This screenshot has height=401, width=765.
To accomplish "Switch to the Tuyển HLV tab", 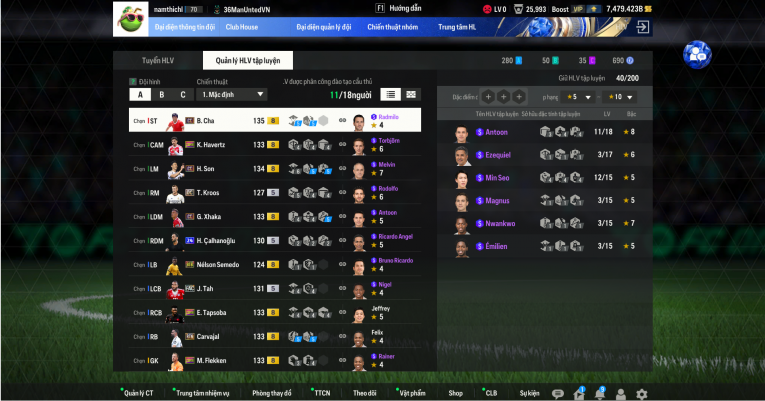I will pos(157,61).
